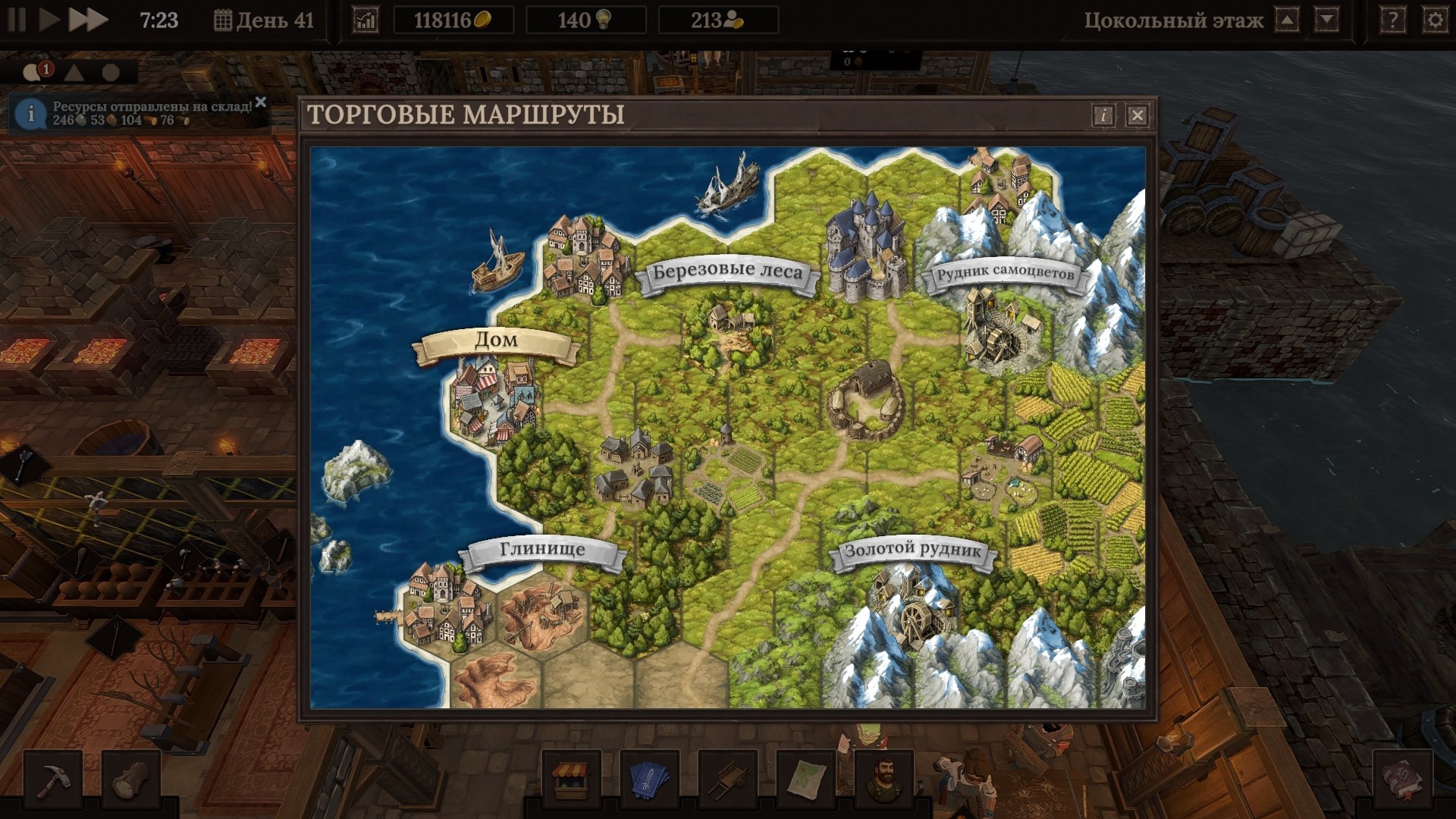The image size is (1456, 819).
Task: Go down one floor
Action: 1326,20
